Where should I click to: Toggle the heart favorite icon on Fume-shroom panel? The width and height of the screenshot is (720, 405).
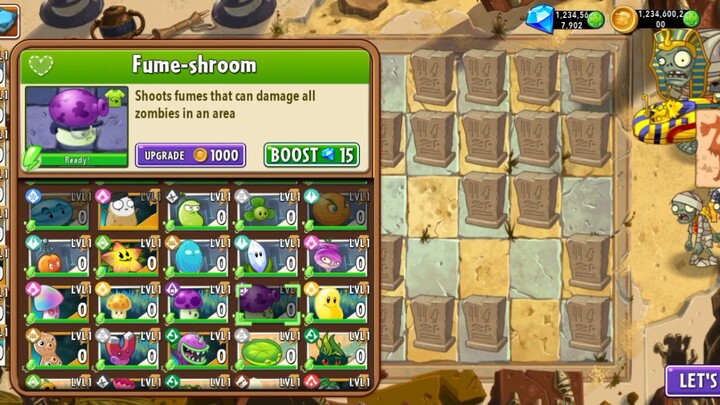tap(40, 66)
